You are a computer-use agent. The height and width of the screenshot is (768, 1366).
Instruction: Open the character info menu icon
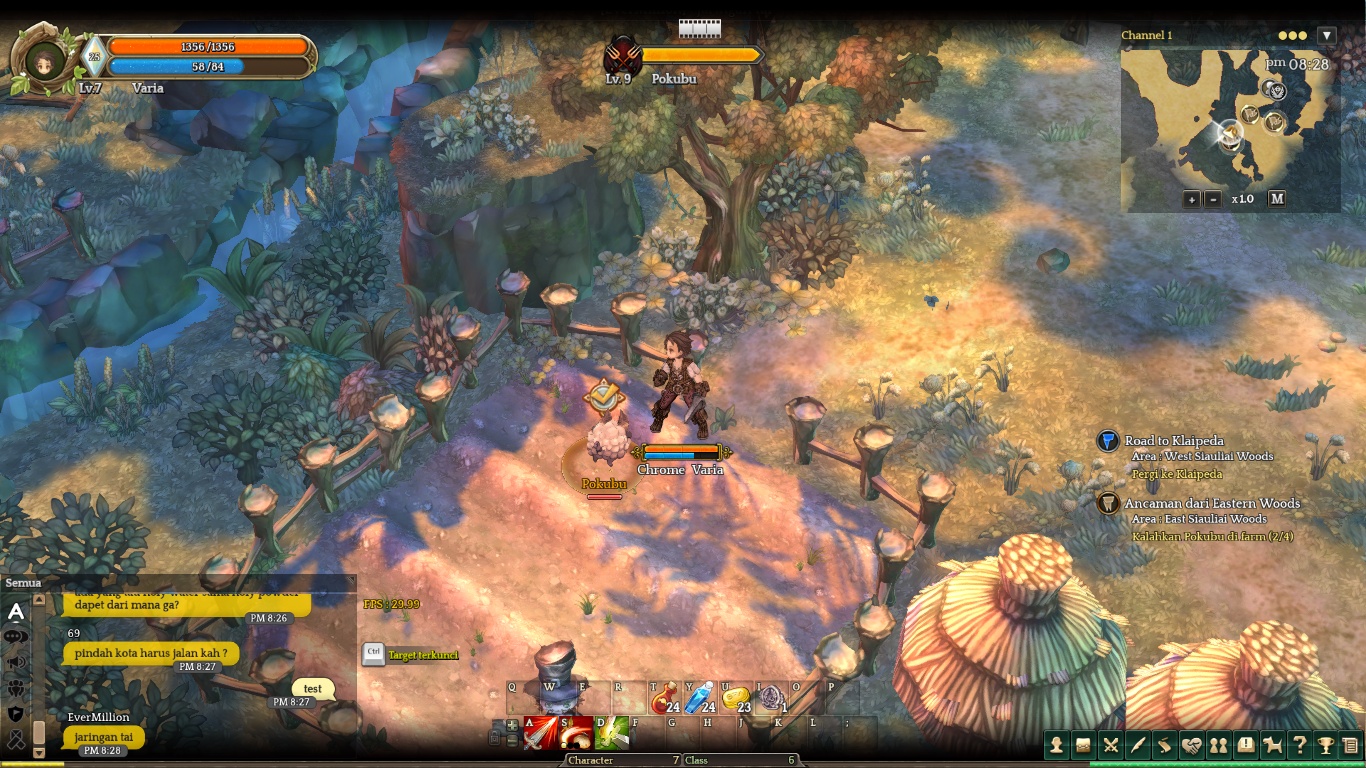coord(1057,744)
